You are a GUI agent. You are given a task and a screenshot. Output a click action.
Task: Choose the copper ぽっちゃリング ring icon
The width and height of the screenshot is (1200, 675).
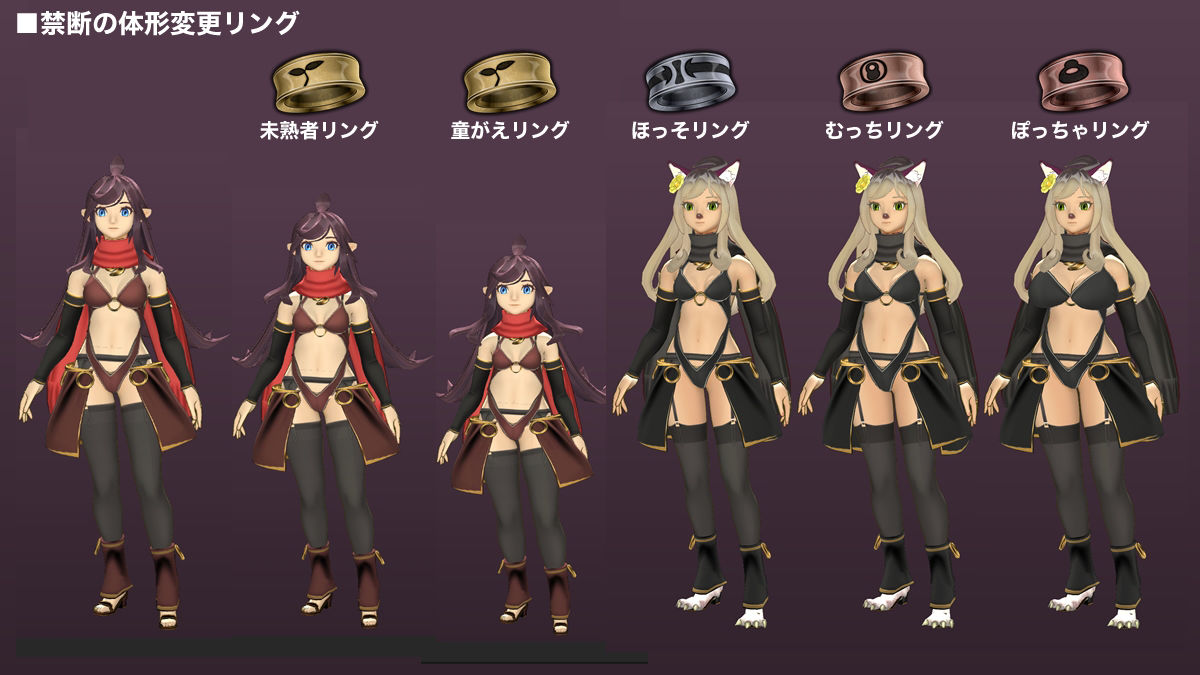click(1080, 84)
